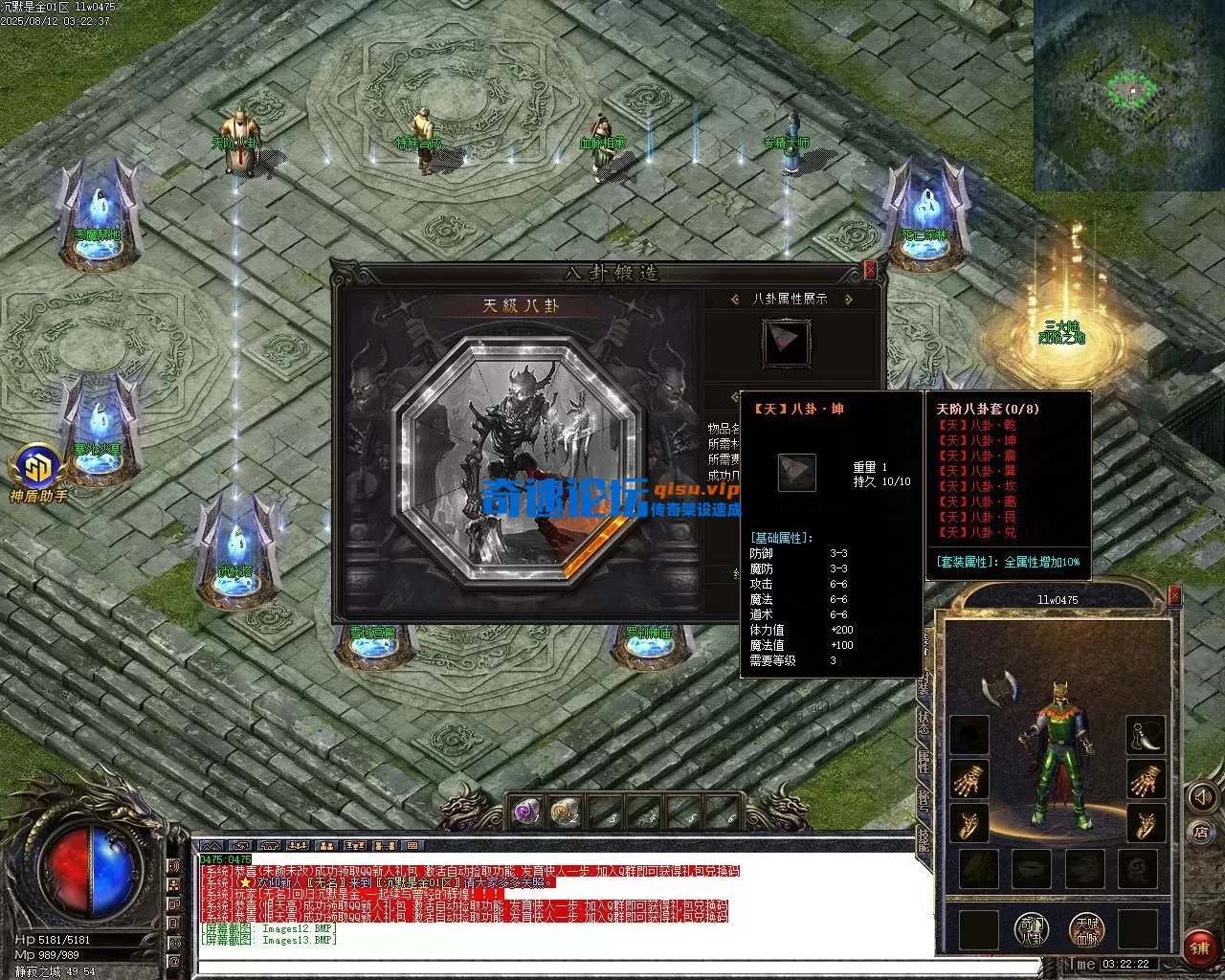Close the 八卦锻造 forging window
Screen dimensions: 1225x980
[869, 271]
